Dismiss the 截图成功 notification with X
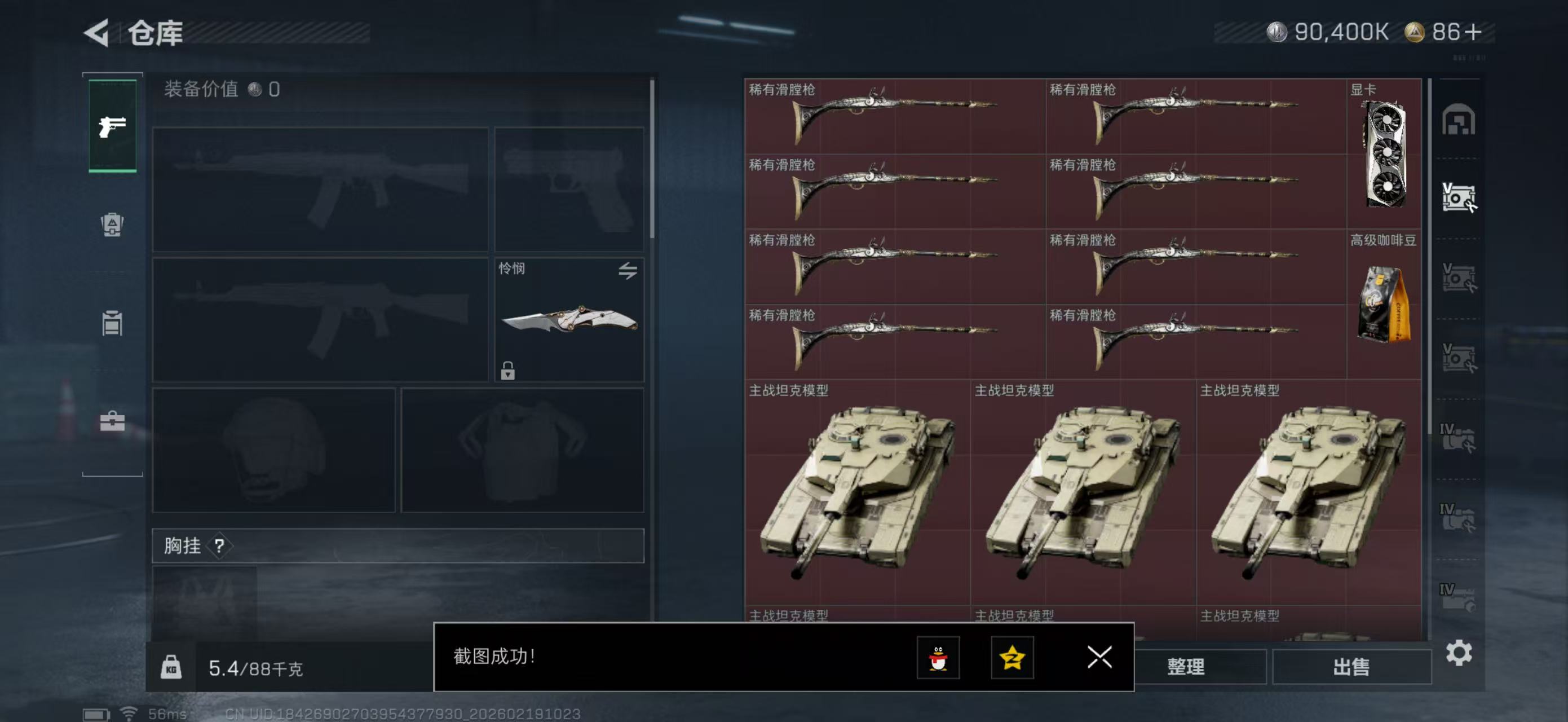1568x722 pixels. click(x=1099, y=658)
